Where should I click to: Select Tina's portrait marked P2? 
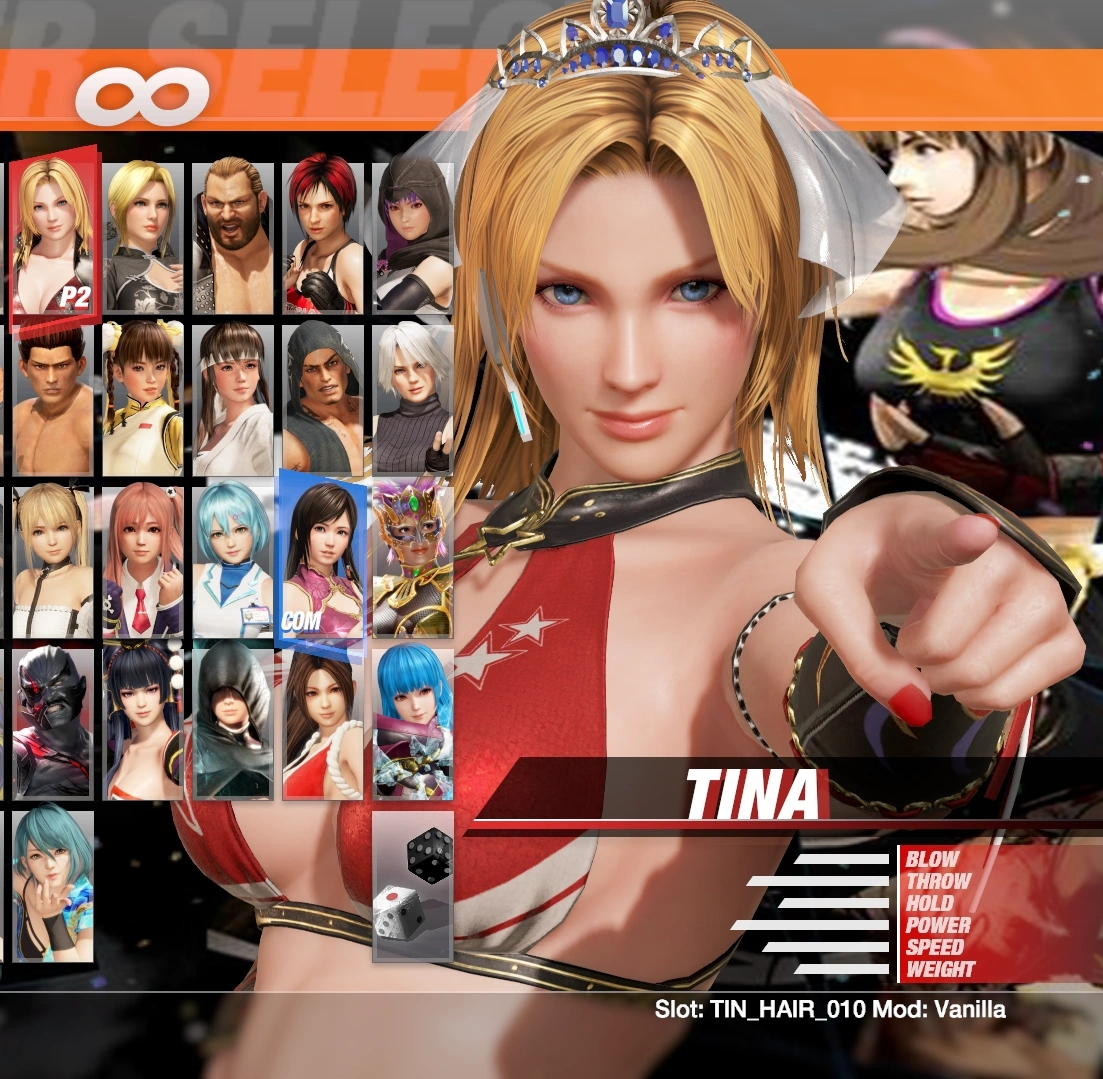53,235
